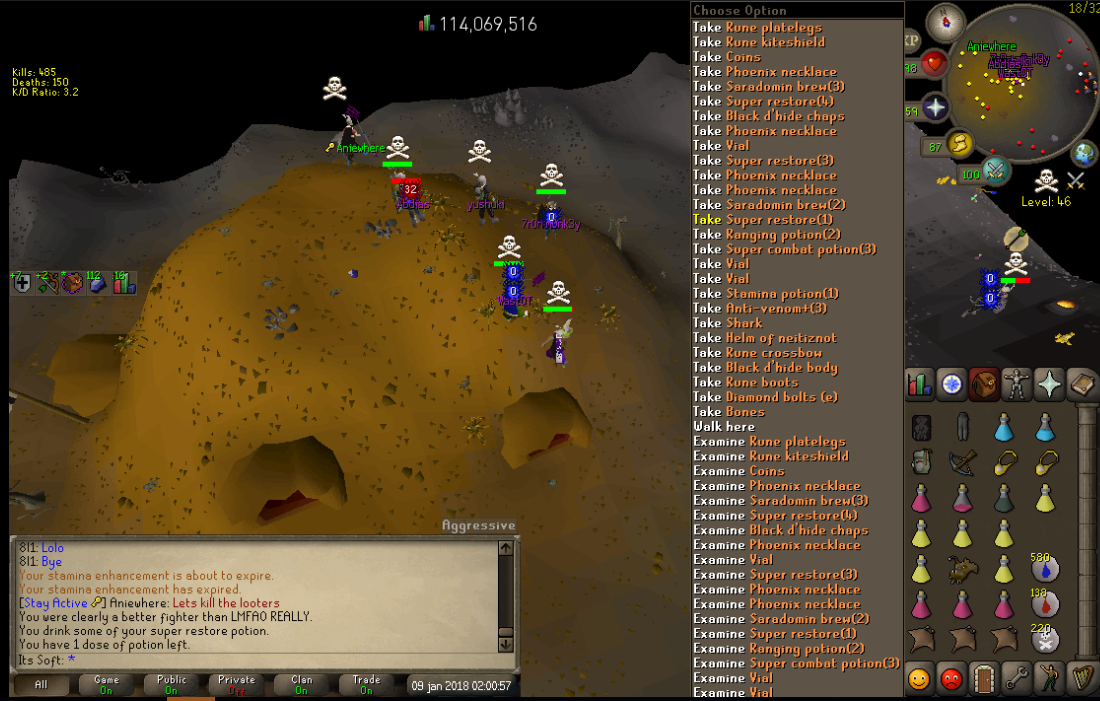
Task: Click the compass above the minimap
Action: (945, 22)
